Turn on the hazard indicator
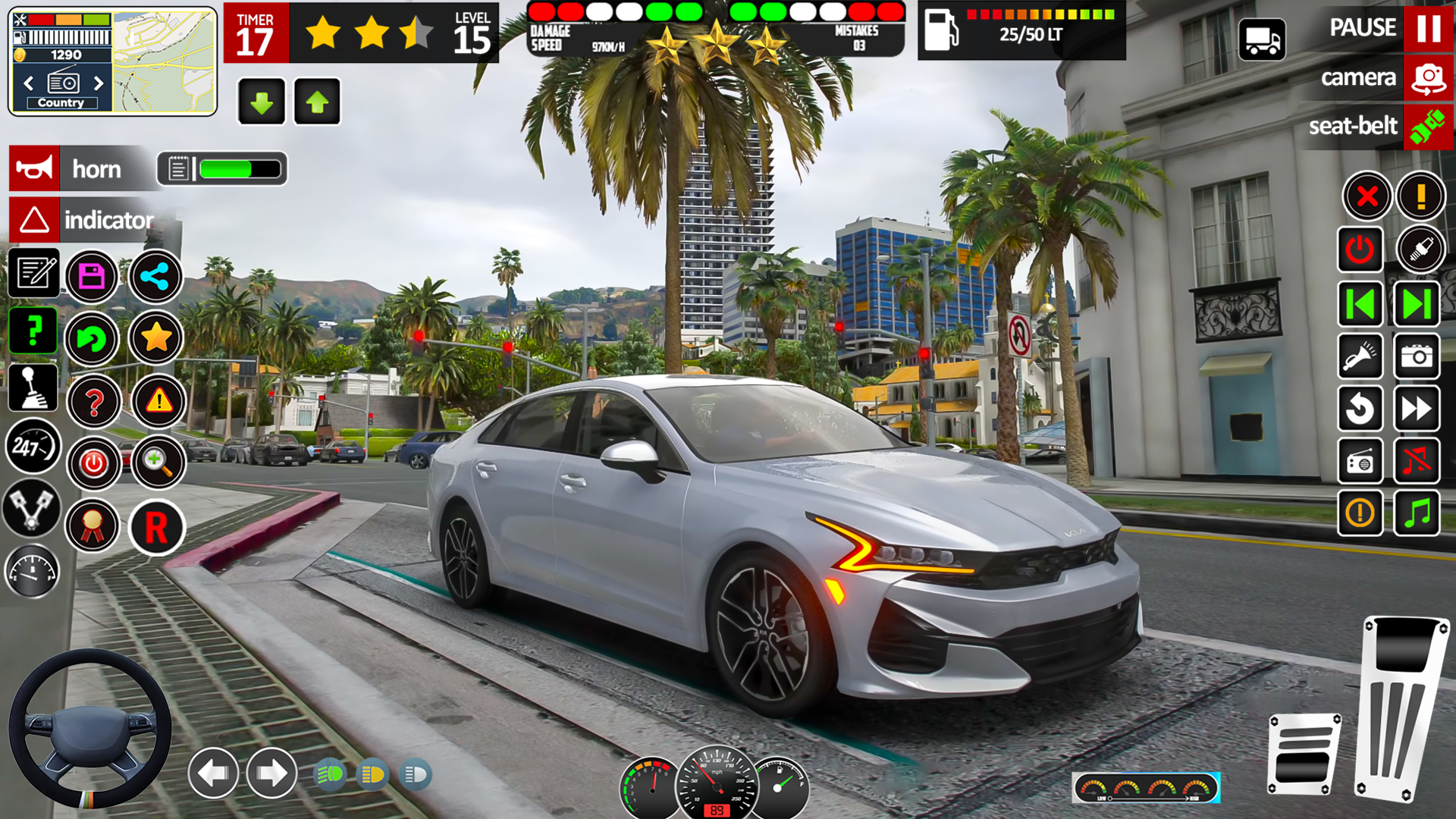Screen dimensions: 1456x819 point(35,220)
